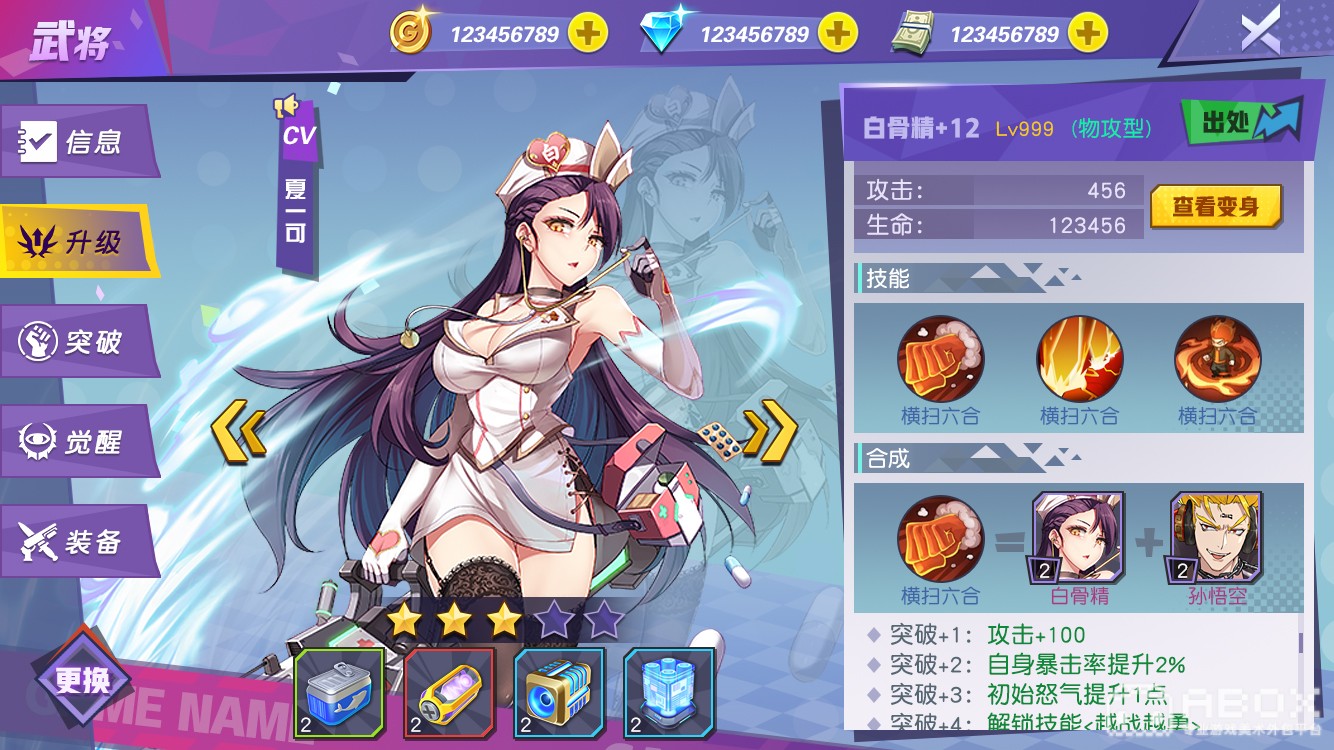The height and width of the screenshot is (750, 1334).
Task: Play the CV voice speaker icon
Action: (x=287, y=105)
